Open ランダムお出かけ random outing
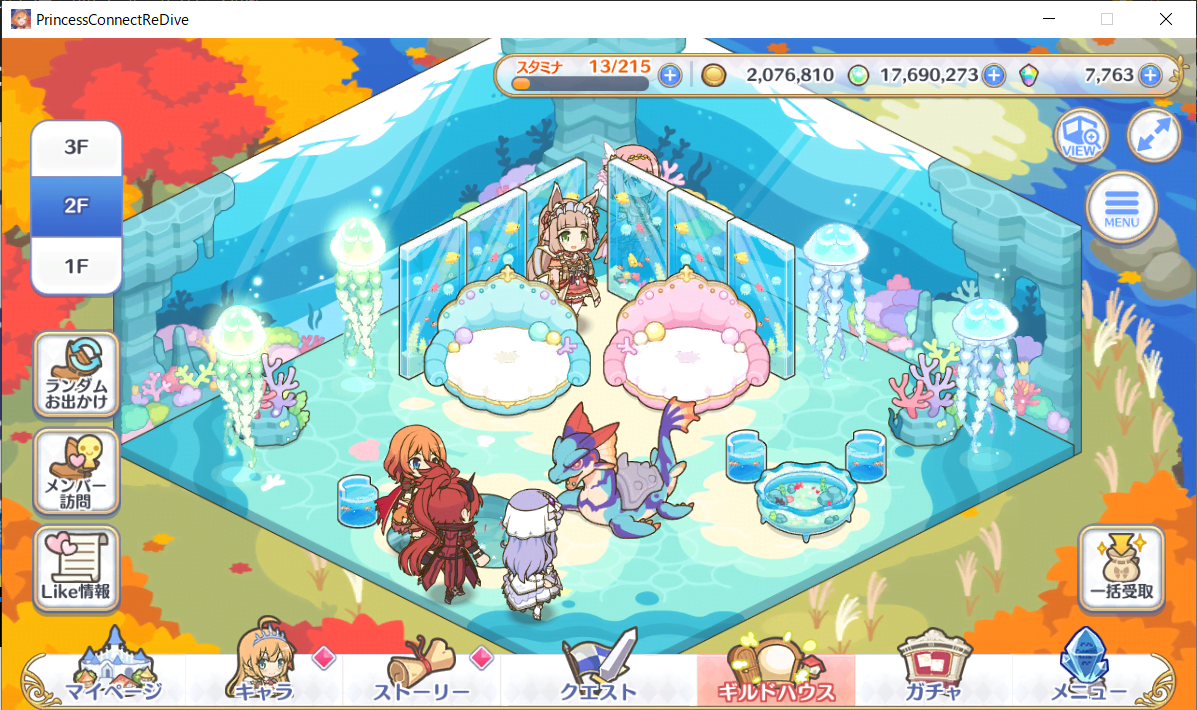 (76, 374)
